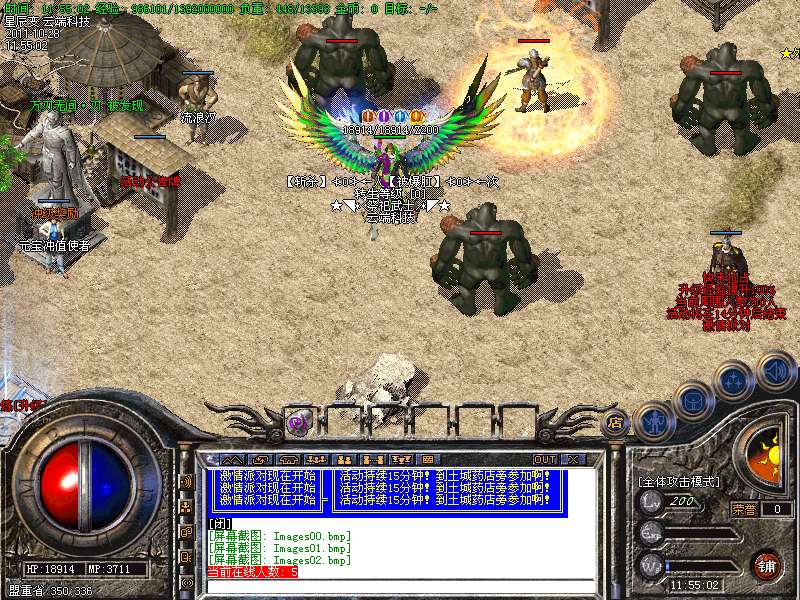Click the topmost chat side button with sound waves
Viewport: 800px width, 600px height.
[187, 481]
